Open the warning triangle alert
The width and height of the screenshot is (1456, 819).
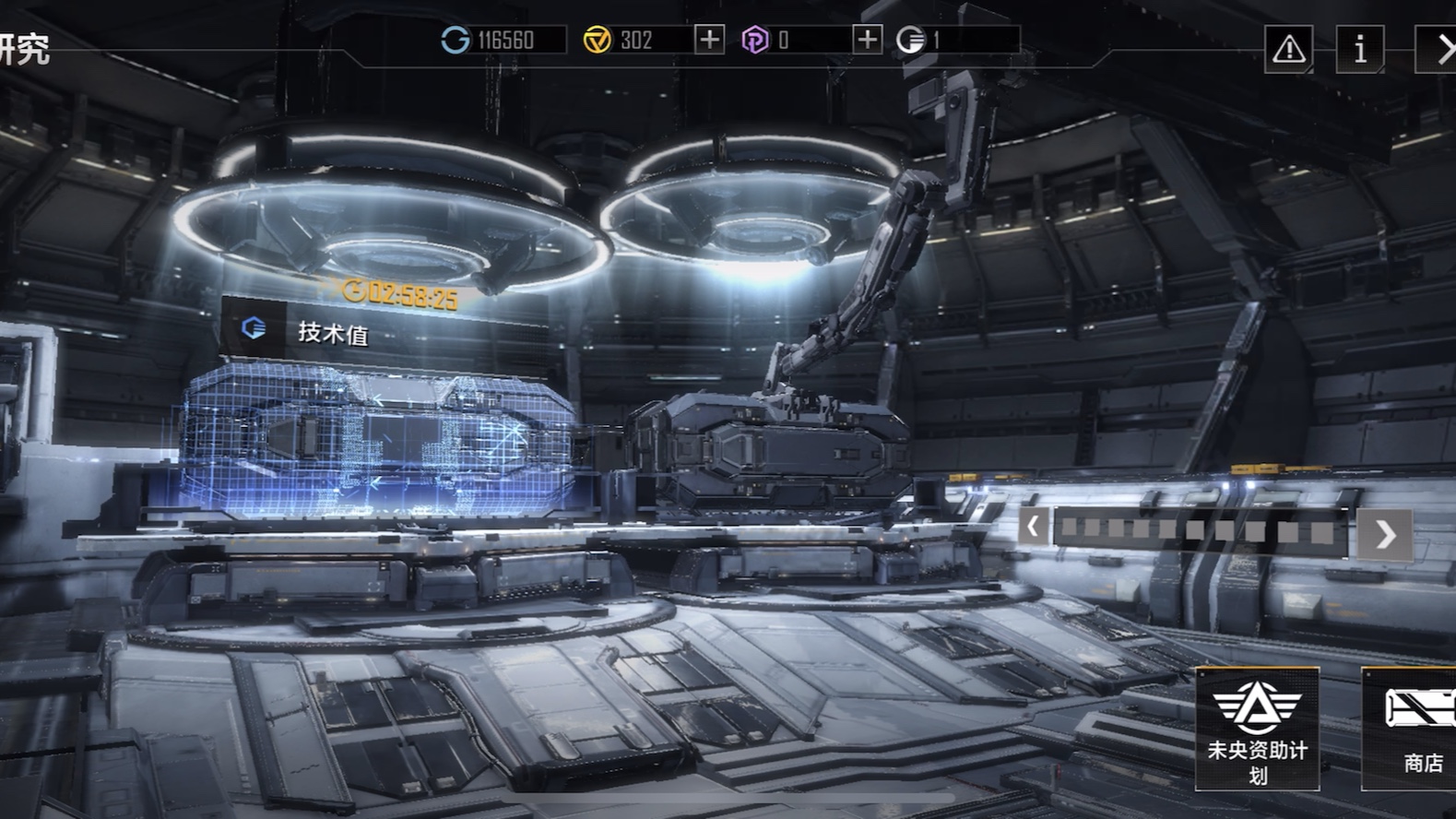pos(1288,49)
